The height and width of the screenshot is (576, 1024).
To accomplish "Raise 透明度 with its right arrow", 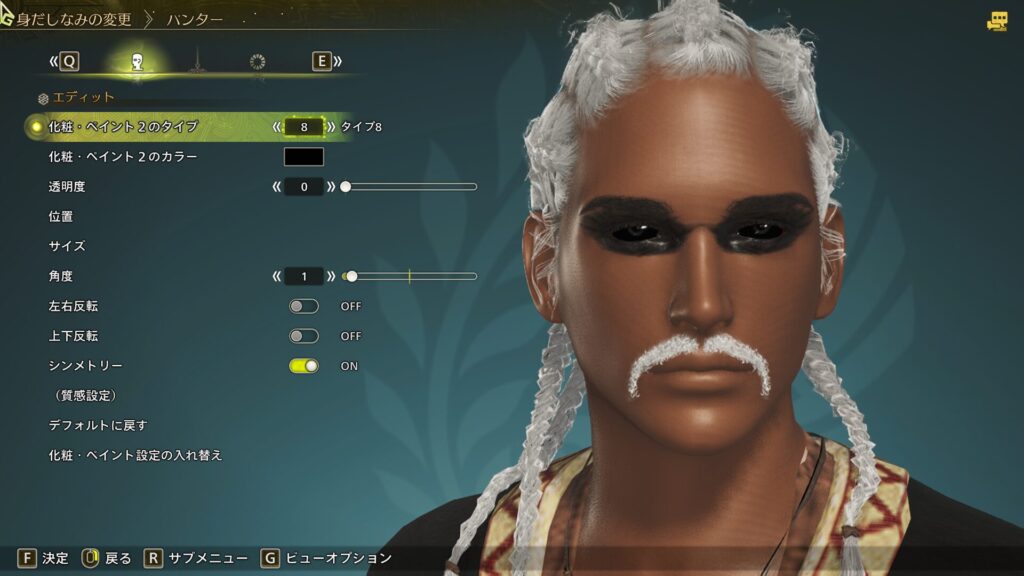I will click(x=331, y=187).
